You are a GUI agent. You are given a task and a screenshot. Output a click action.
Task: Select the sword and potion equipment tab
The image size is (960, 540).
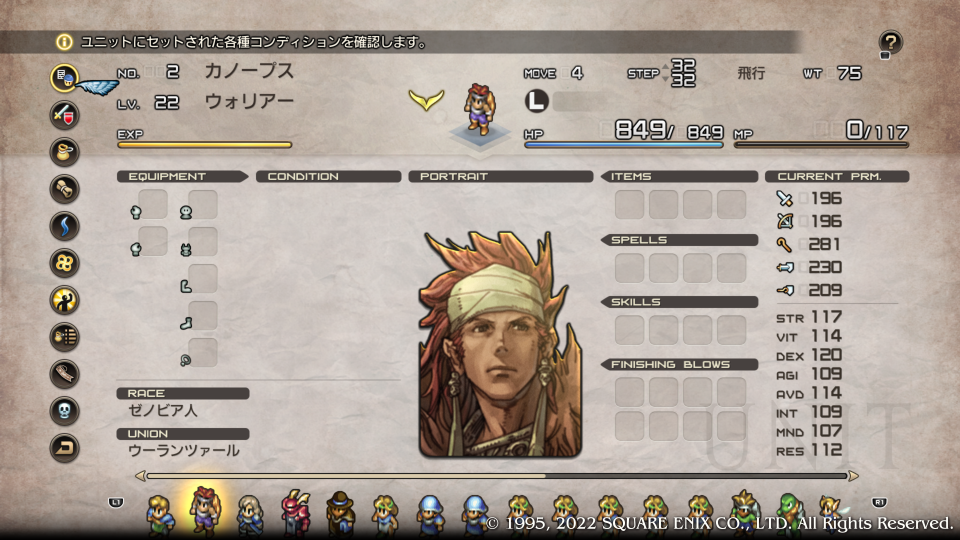[x=65, y=114]
